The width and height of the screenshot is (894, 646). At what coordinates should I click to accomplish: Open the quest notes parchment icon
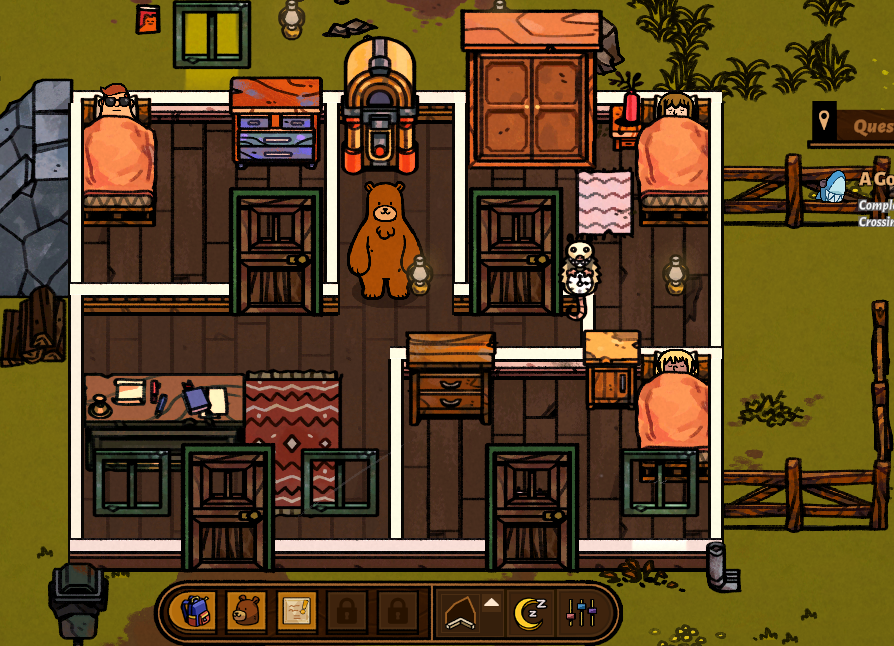297,611
